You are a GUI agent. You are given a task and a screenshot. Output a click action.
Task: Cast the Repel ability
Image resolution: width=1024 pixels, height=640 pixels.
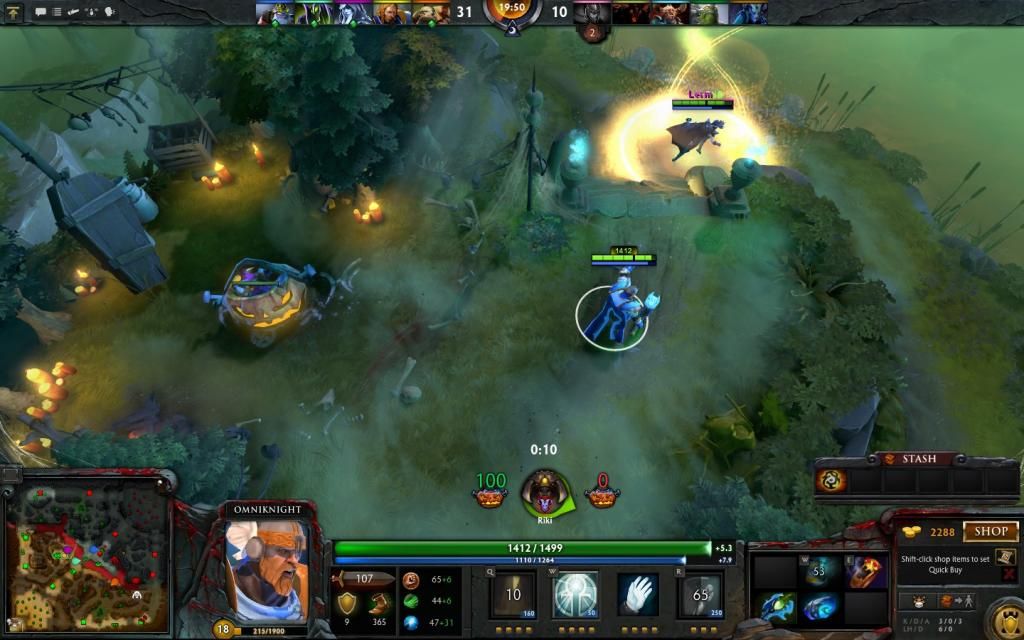[575, 595]
